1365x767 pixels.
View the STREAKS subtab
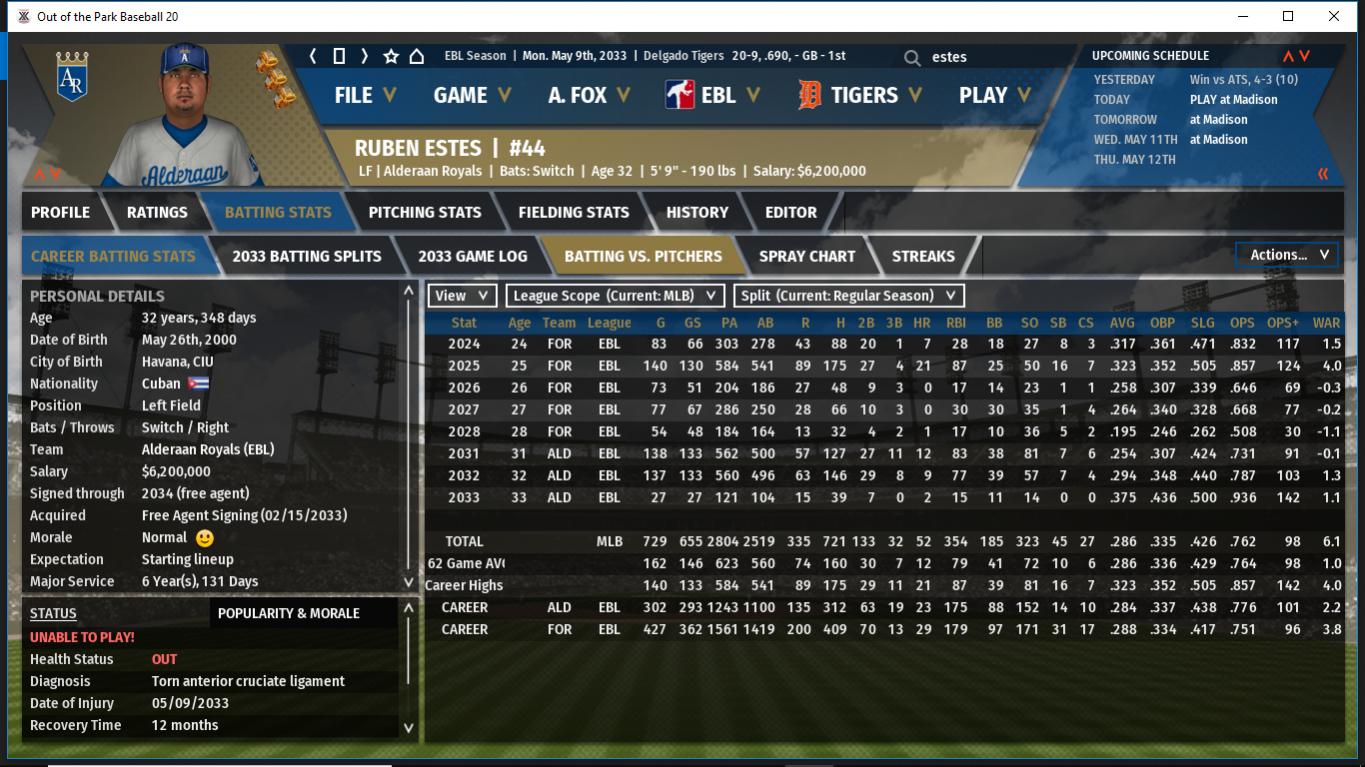(x=923, y=256)
